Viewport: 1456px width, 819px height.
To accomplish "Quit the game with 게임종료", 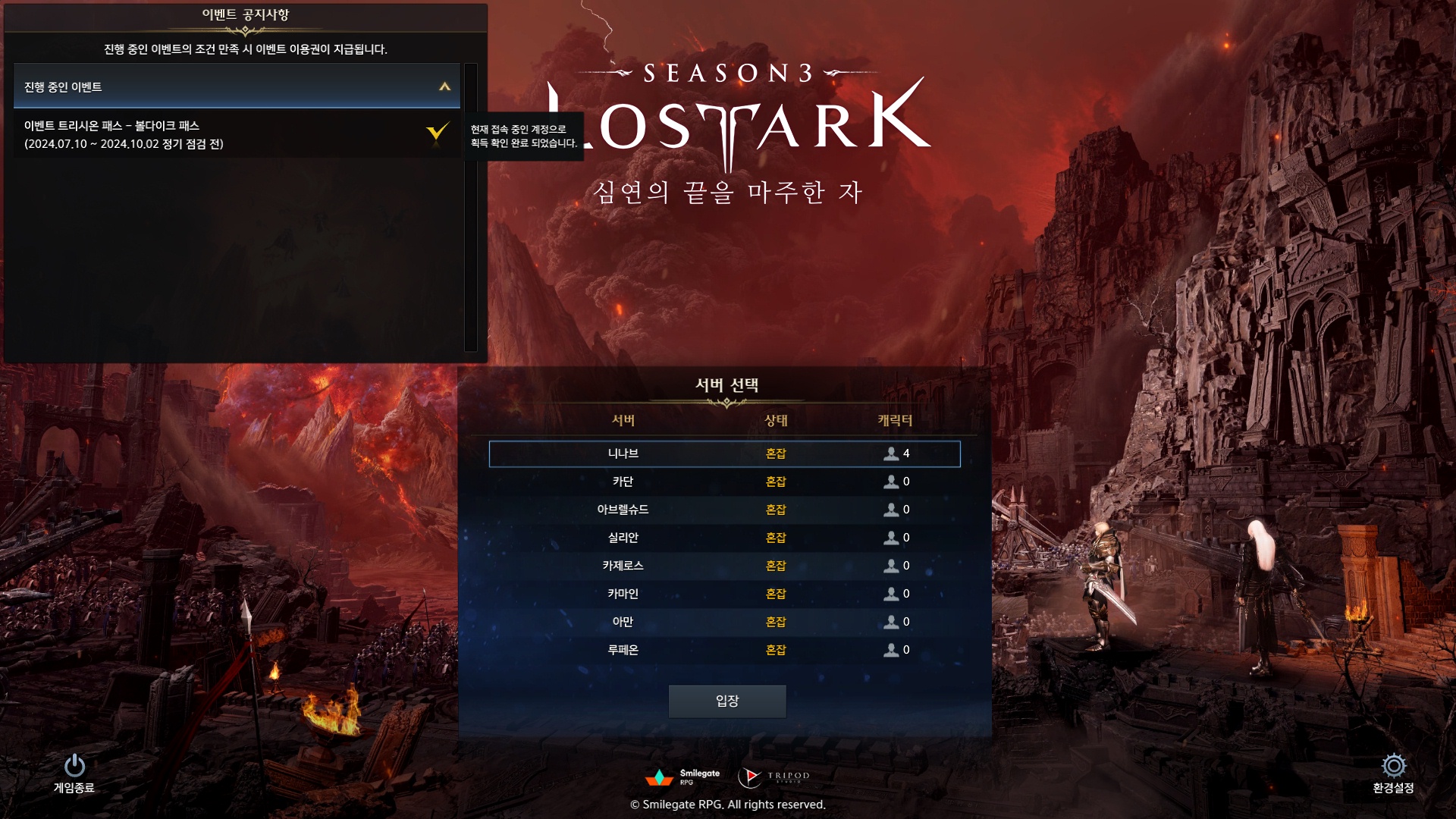I will 74,773.
